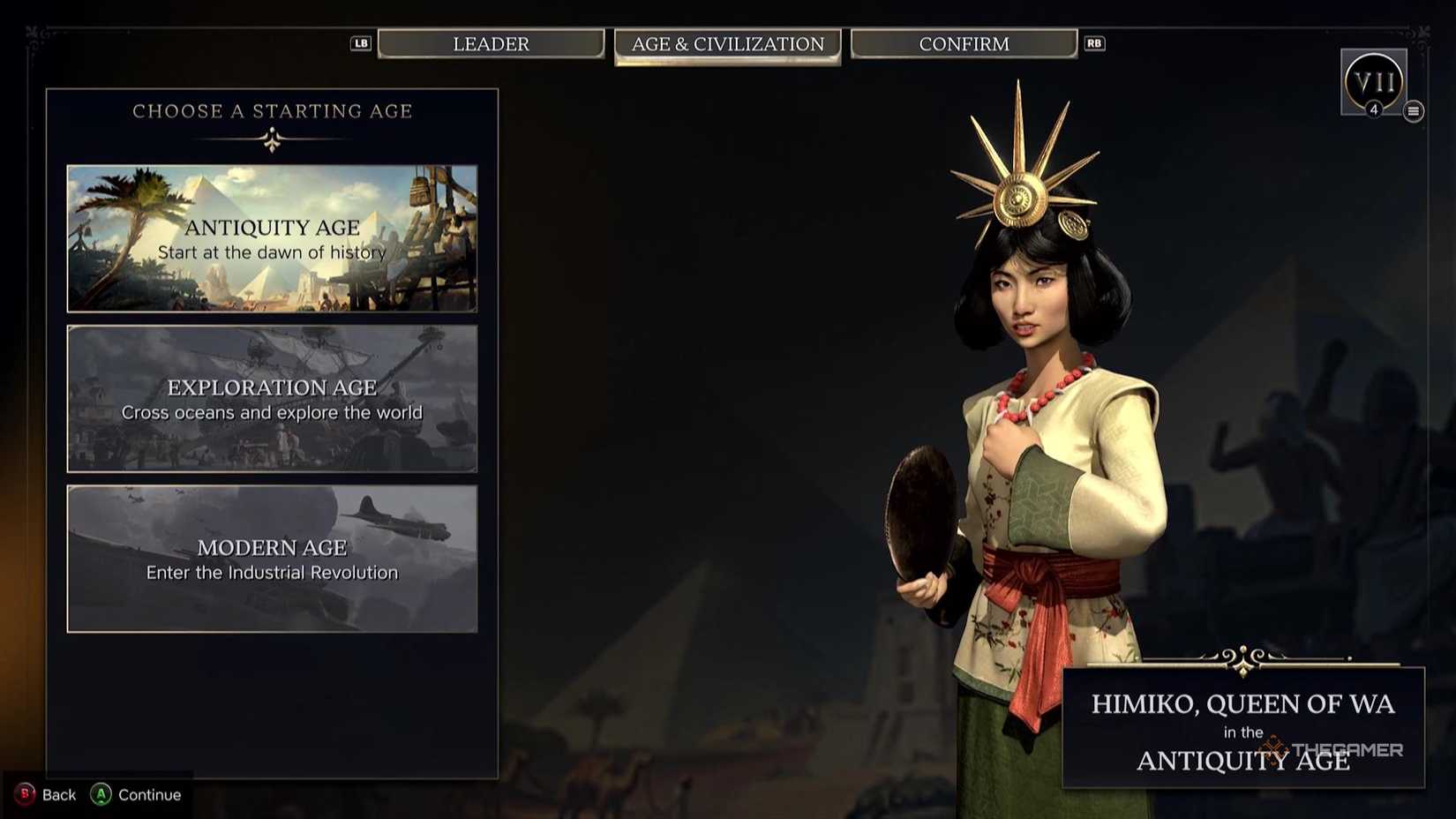Click the notification badge showing 4
This screenshot has height=819, width=1456.
pyautogui.click(x=1375, y=111)
